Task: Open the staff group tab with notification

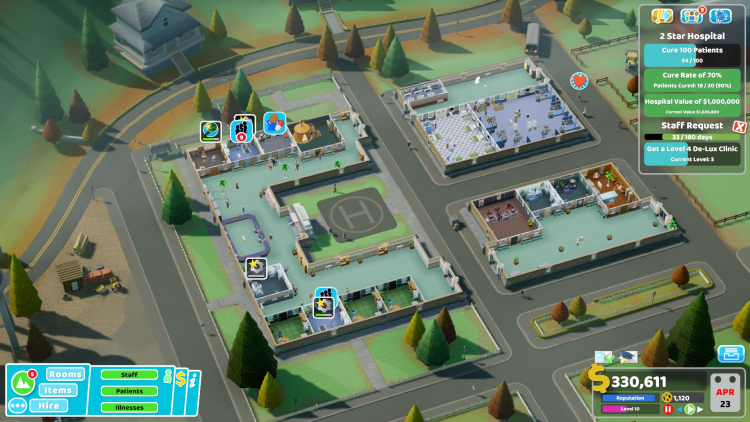Action: point(691,16)
